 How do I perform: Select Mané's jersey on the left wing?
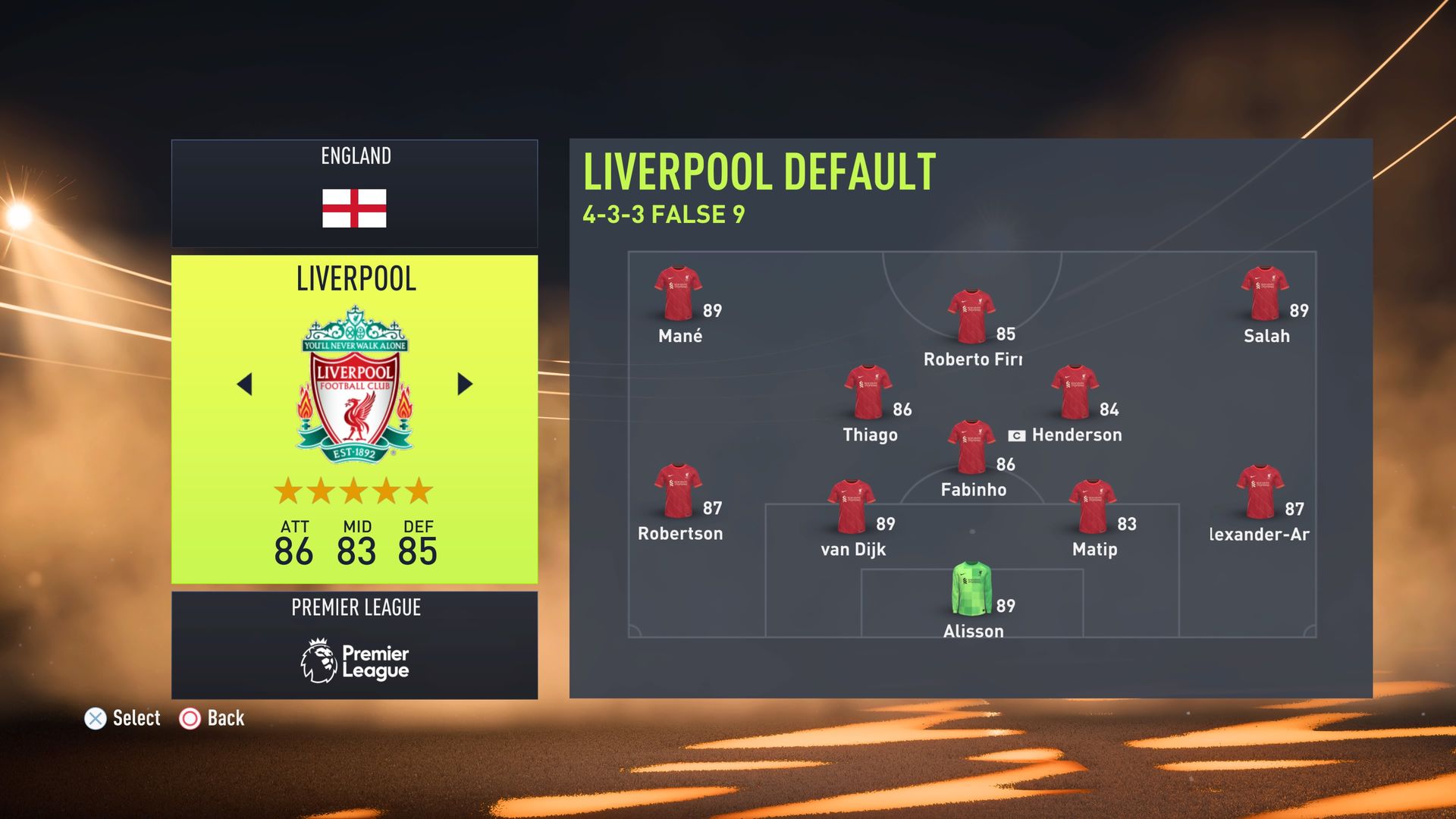pyautogui.click(x=679, y=292)
